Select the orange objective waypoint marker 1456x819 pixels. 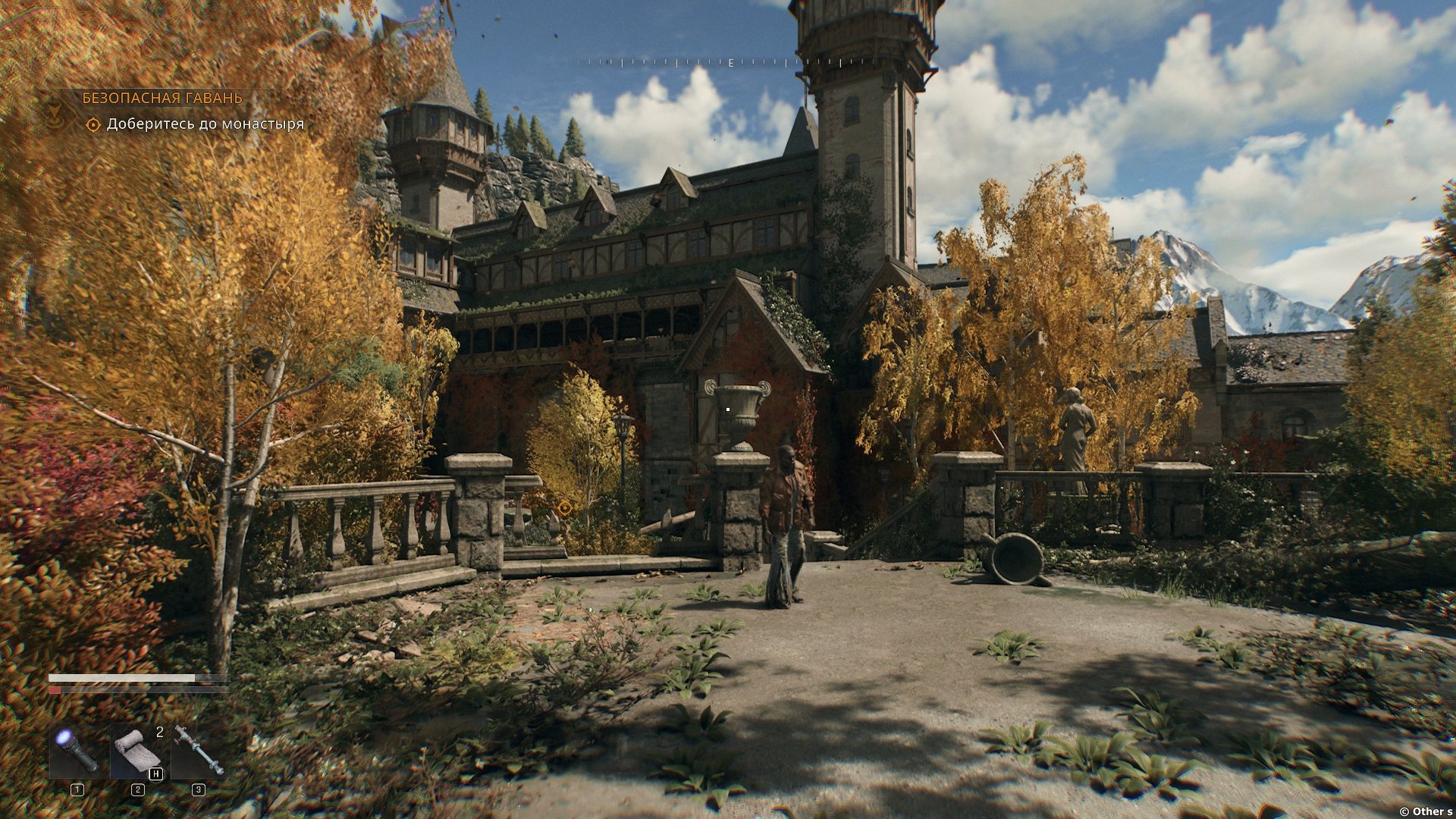click(564, 507)
